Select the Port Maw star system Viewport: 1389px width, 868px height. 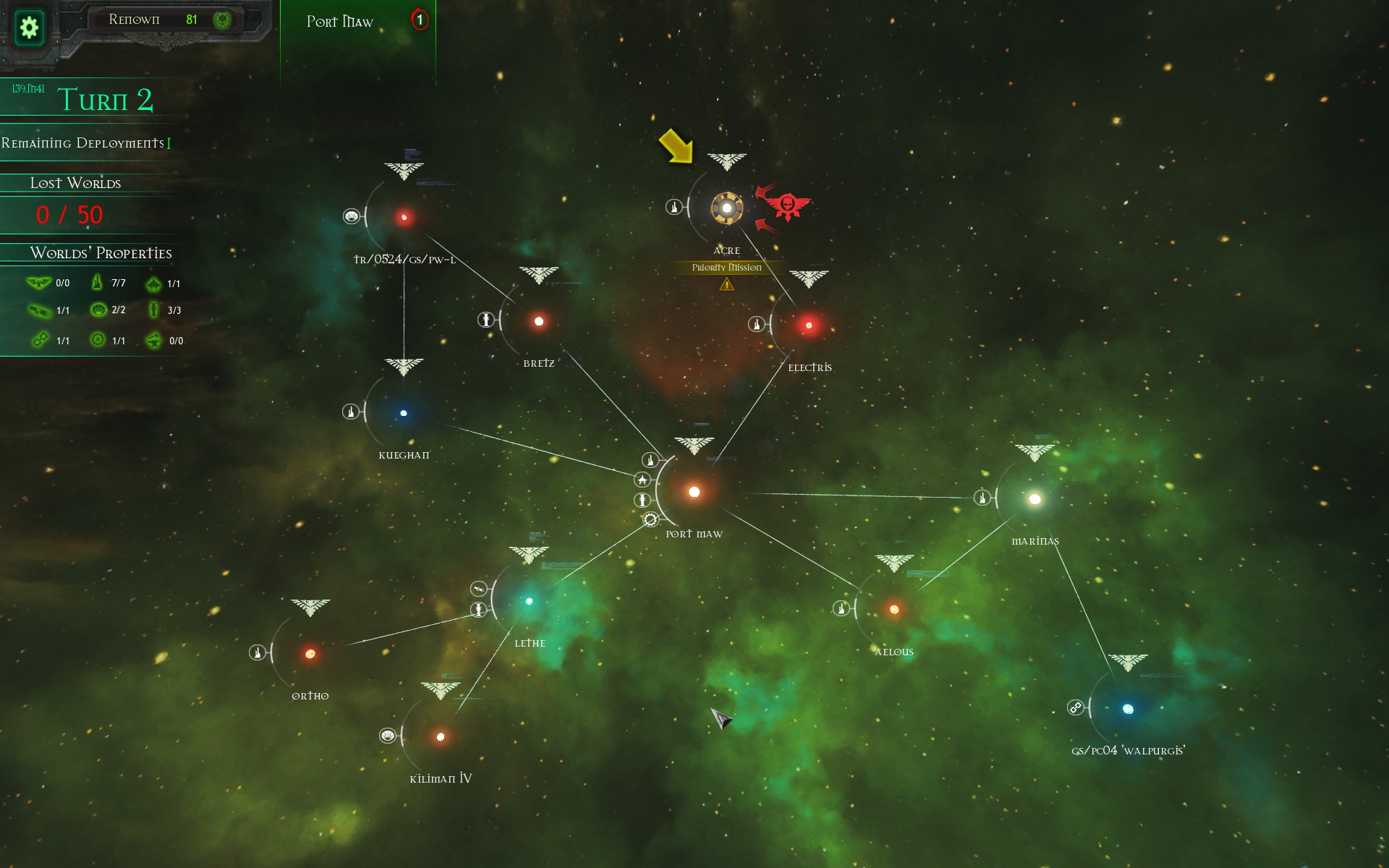(694, 492)
